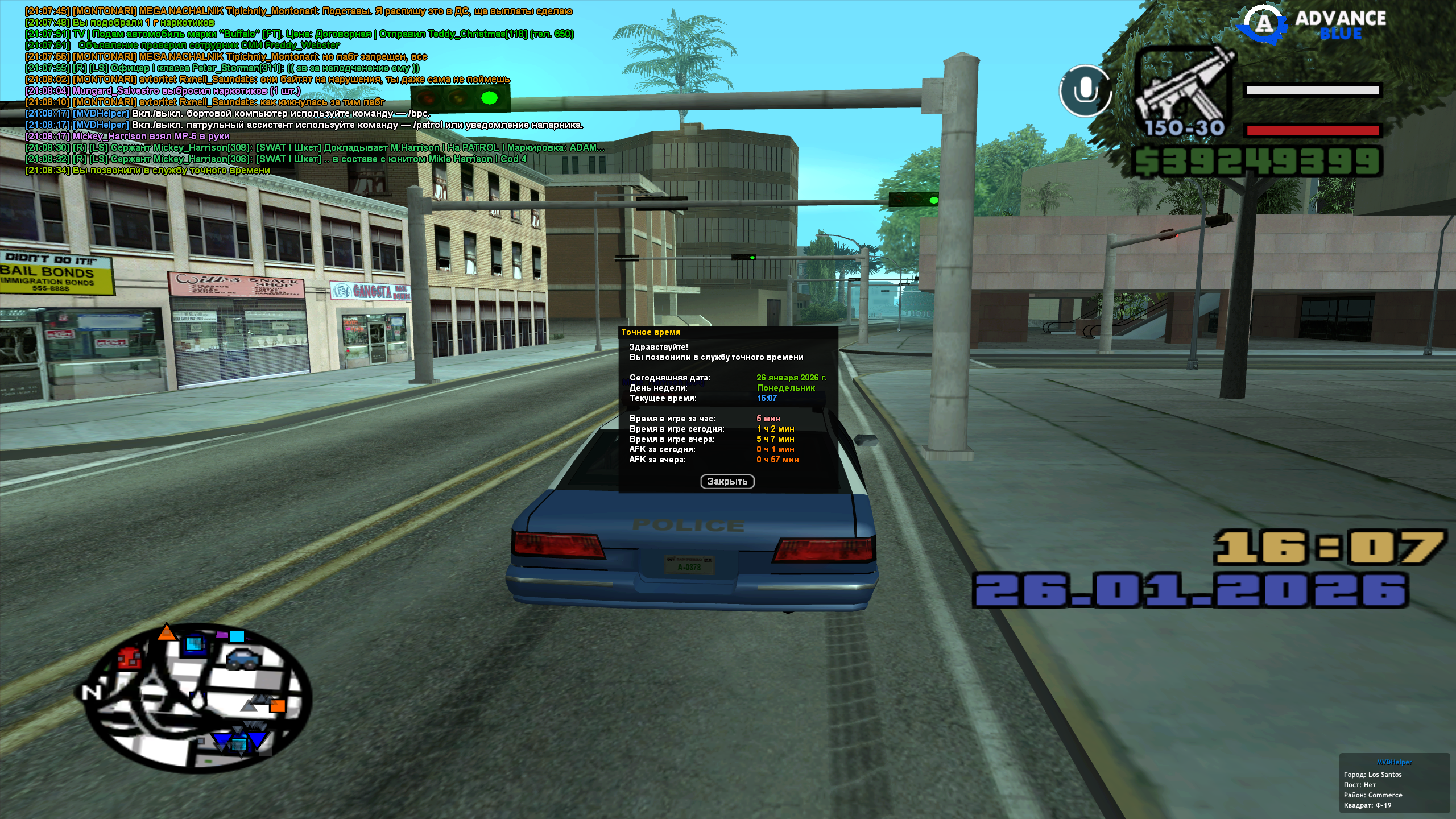Close the exact time dialog with Закрыть
Image resolution: width=1456 pixels, height=819 pixels.
pos(727,482)
